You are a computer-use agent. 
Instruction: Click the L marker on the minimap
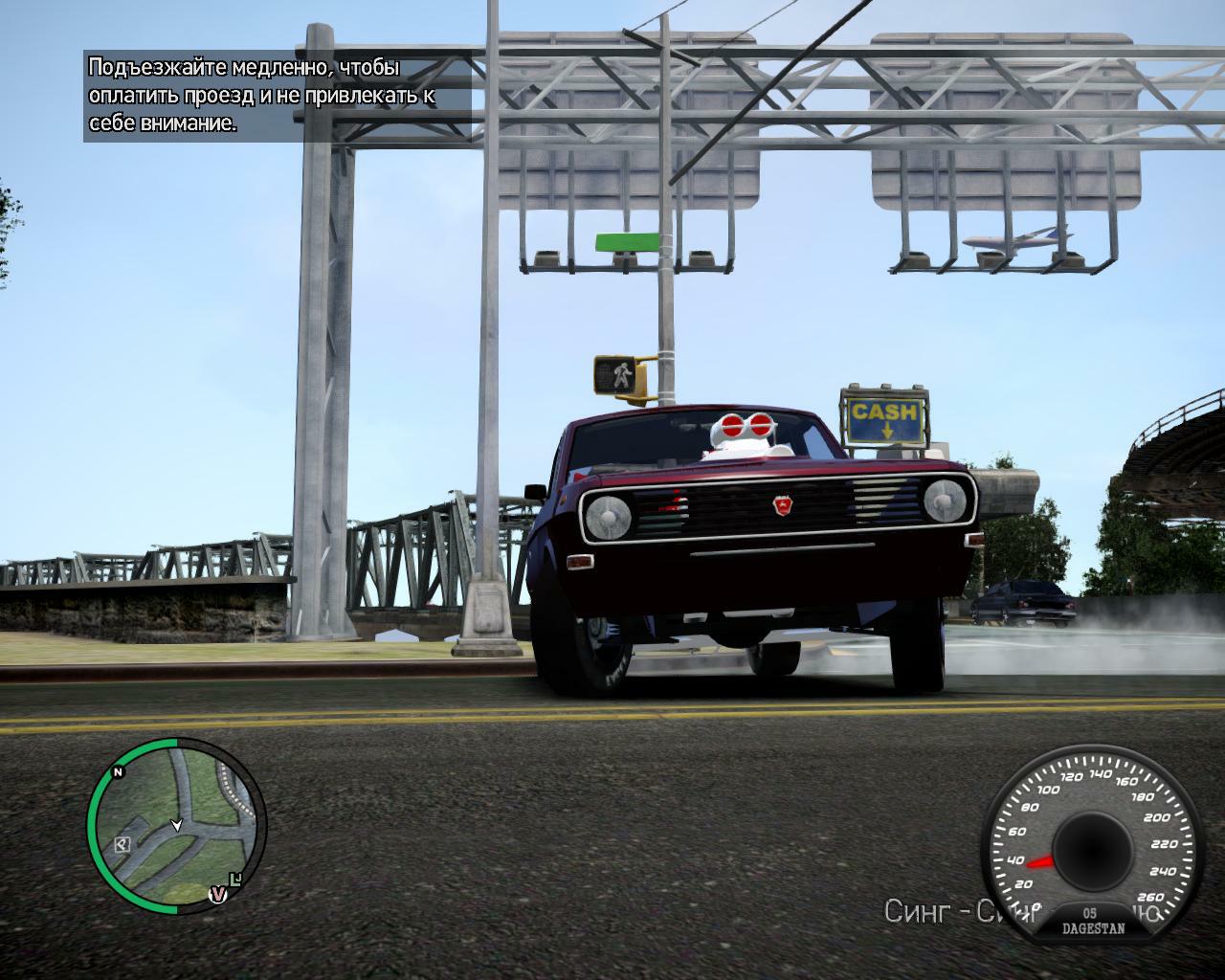(x=236, y=878)
